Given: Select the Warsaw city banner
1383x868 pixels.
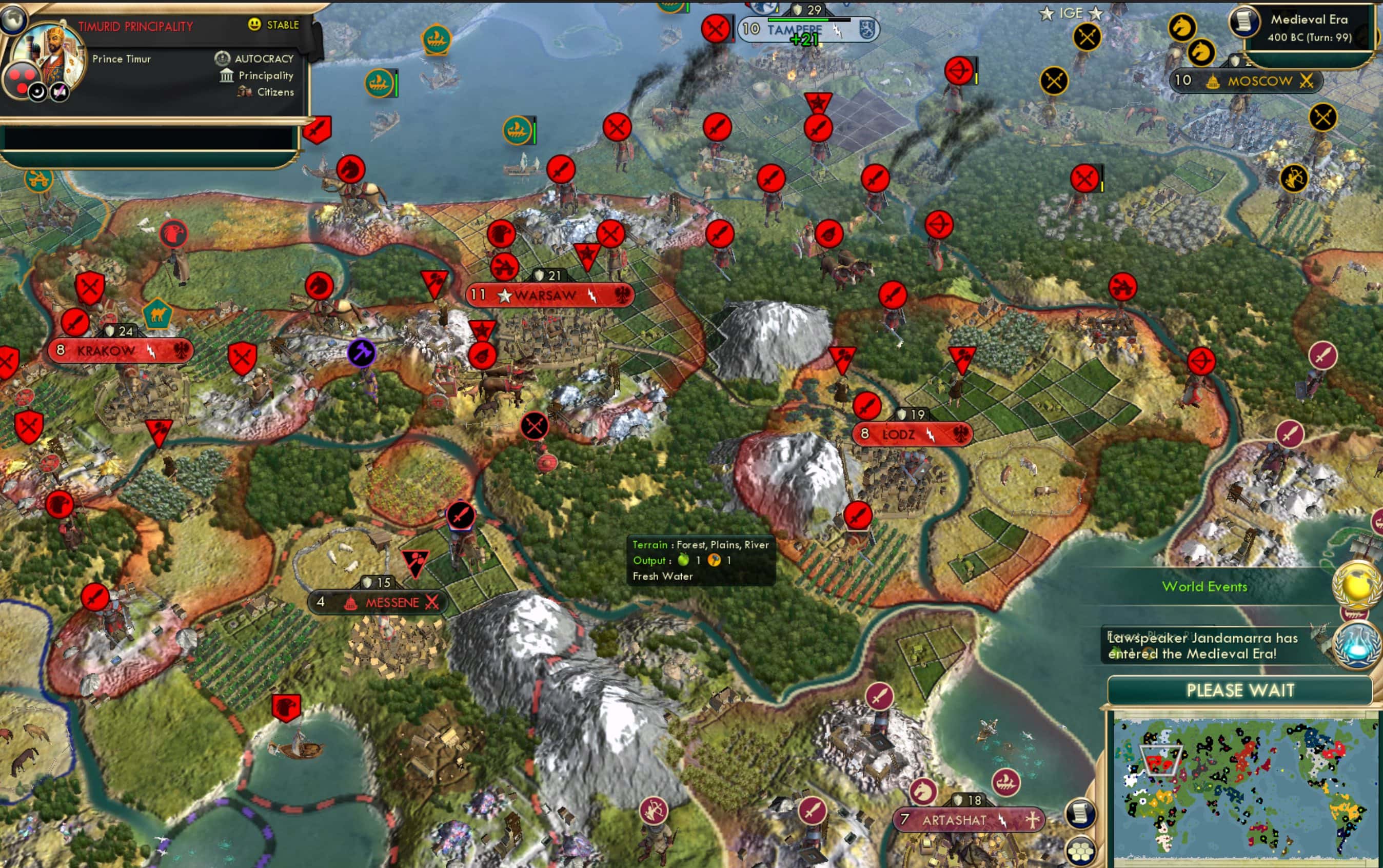Looking at the screenshot, I should (548, 294).
